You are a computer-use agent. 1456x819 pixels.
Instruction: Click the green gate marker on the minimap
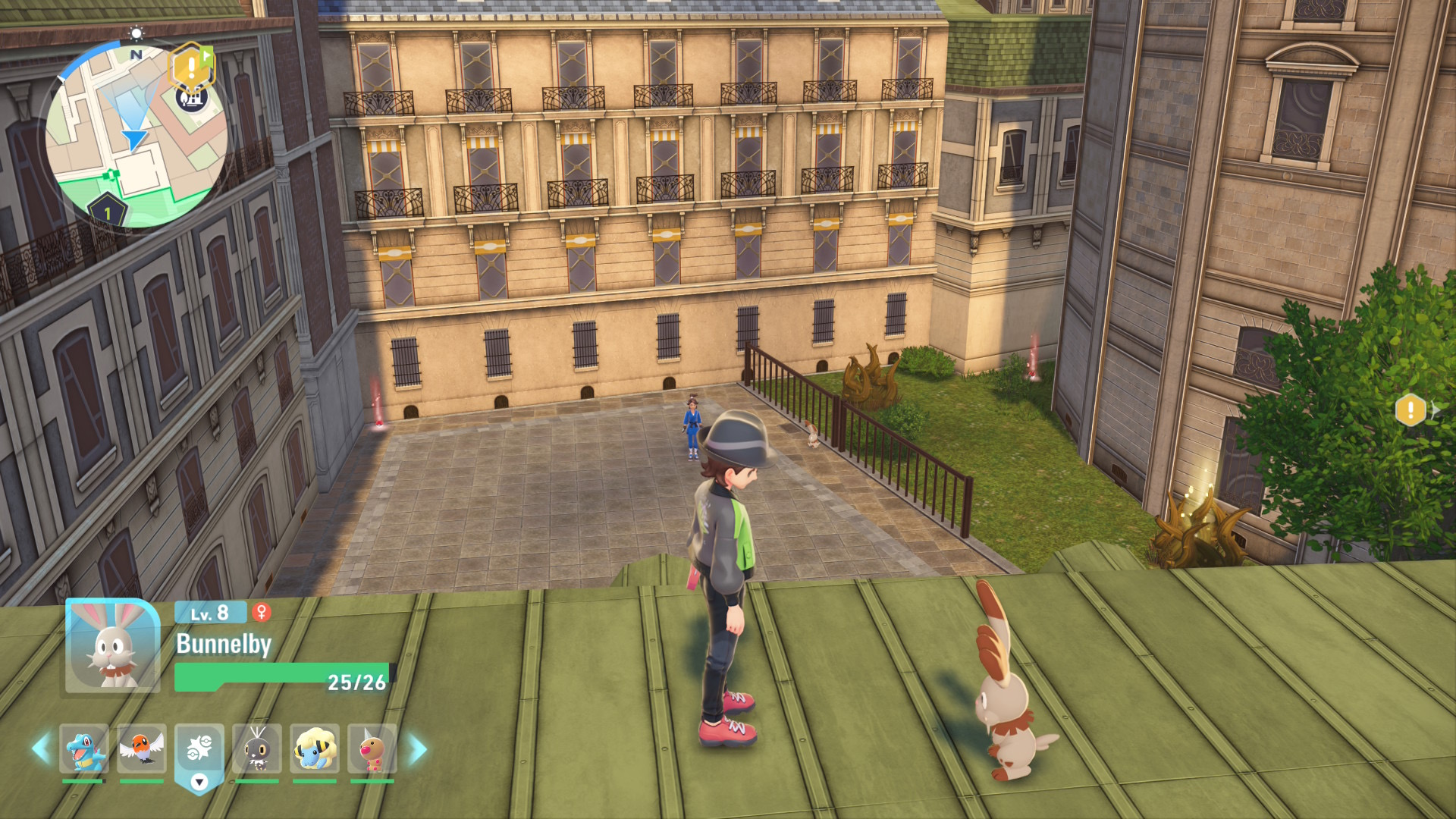[x=112, y=174]
